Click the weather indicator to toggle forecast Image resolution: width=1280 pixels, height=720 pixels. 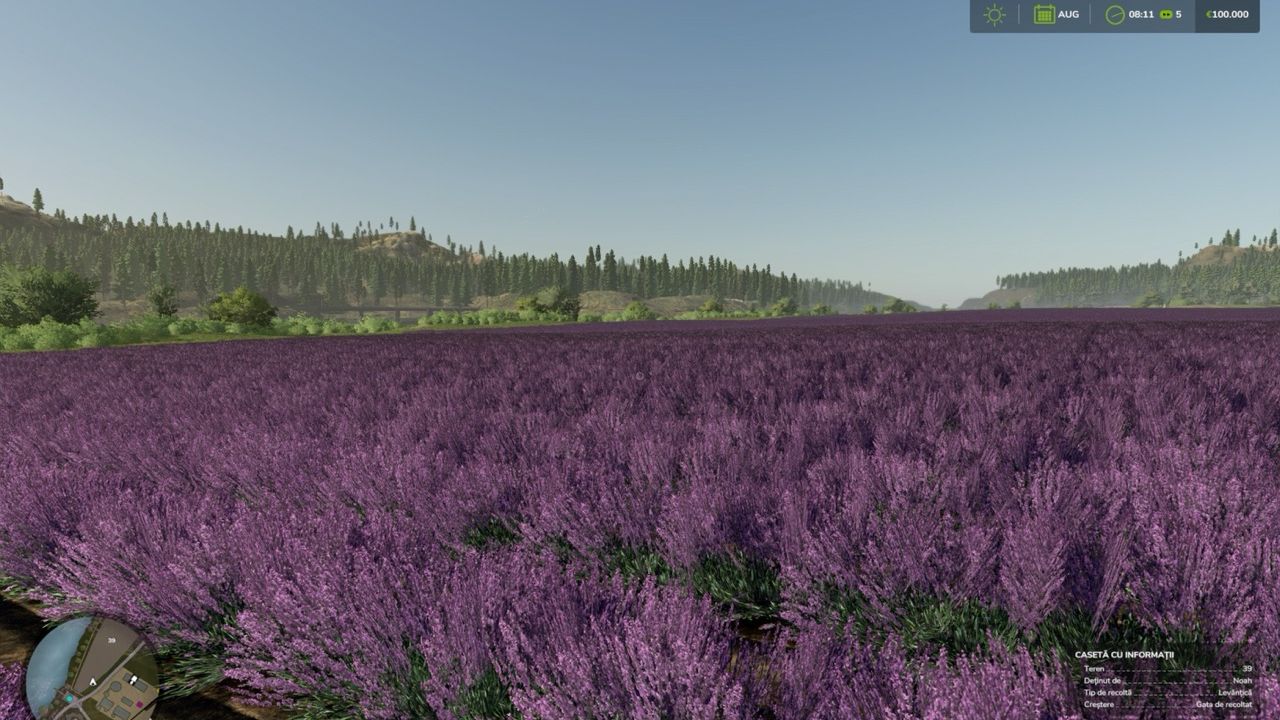[x=993, y=14]
